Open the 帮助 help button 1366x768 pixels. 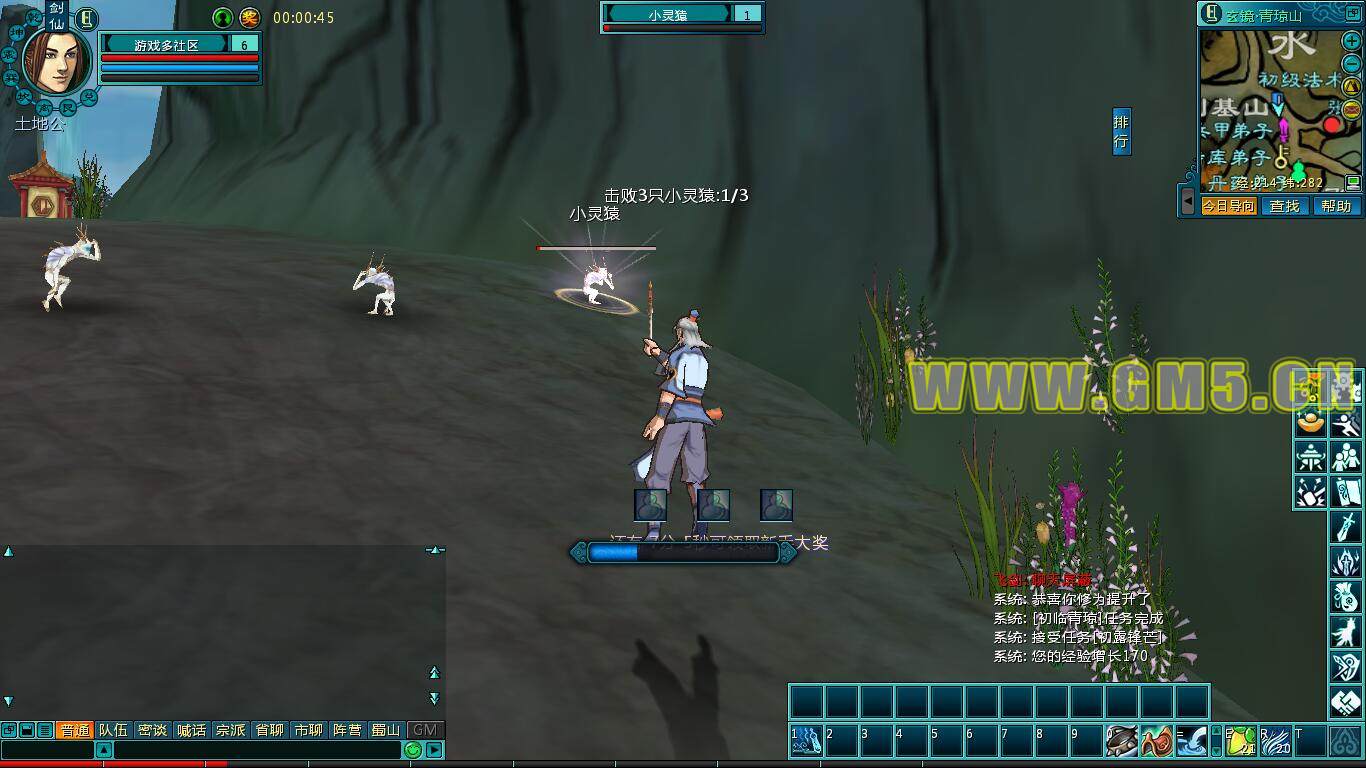(x=1336, y=206)
